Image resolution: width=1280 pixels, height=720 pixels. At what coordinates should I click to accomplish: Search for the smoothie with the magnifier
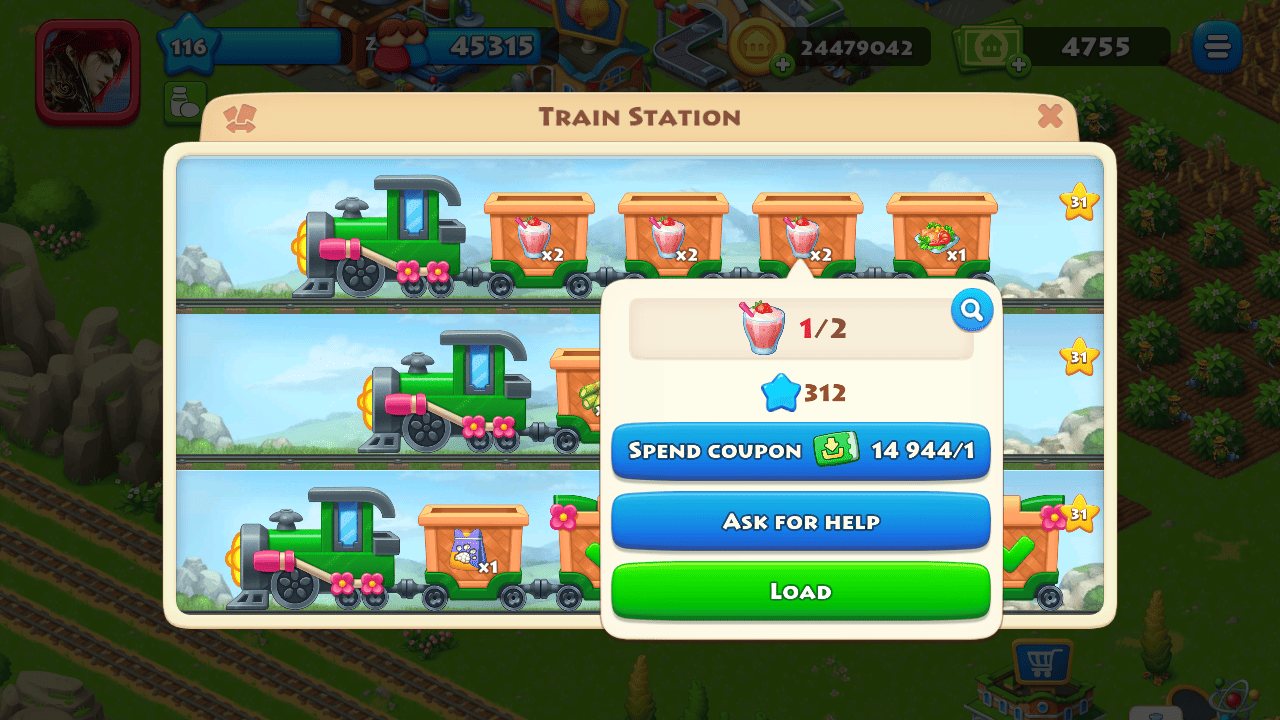[x=971, y=312]
